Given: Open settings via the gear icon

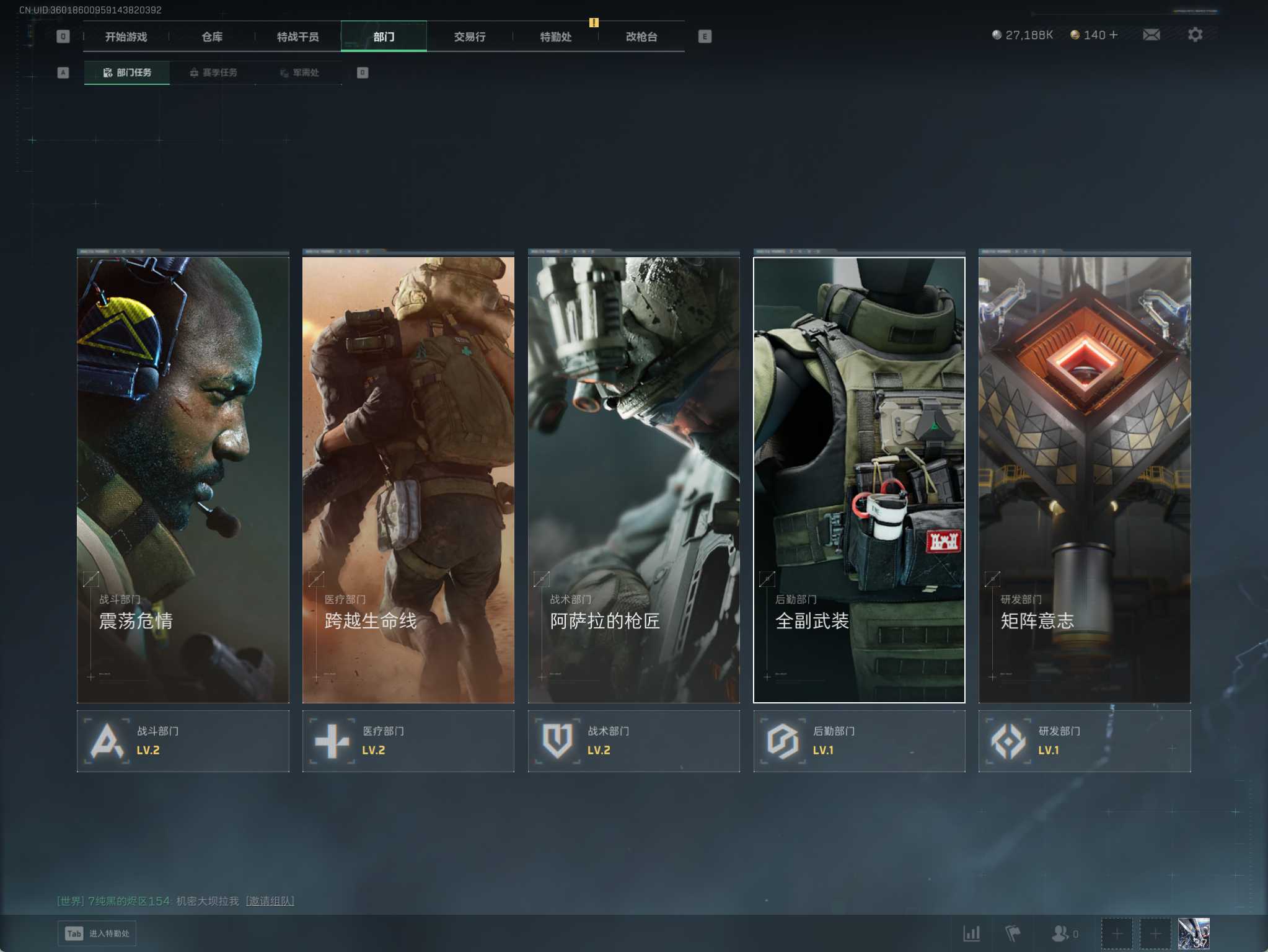Looking at the screenshot, I should pyautogui.click(x=1195, y=35).
